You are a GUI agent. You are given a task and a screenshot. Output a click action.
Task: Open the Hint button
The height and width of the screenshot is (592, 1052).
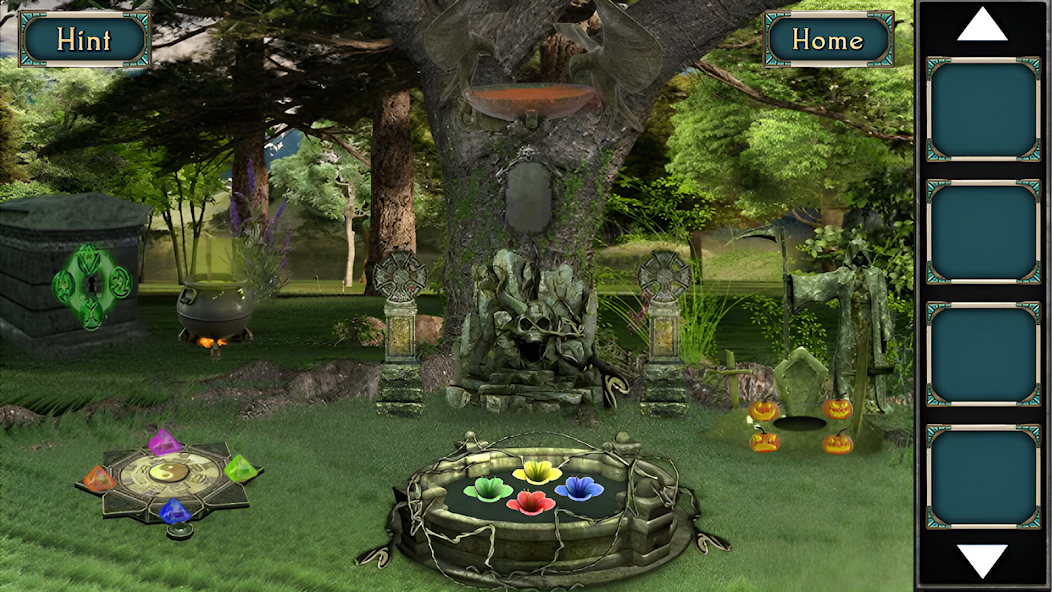coord(84,40)
